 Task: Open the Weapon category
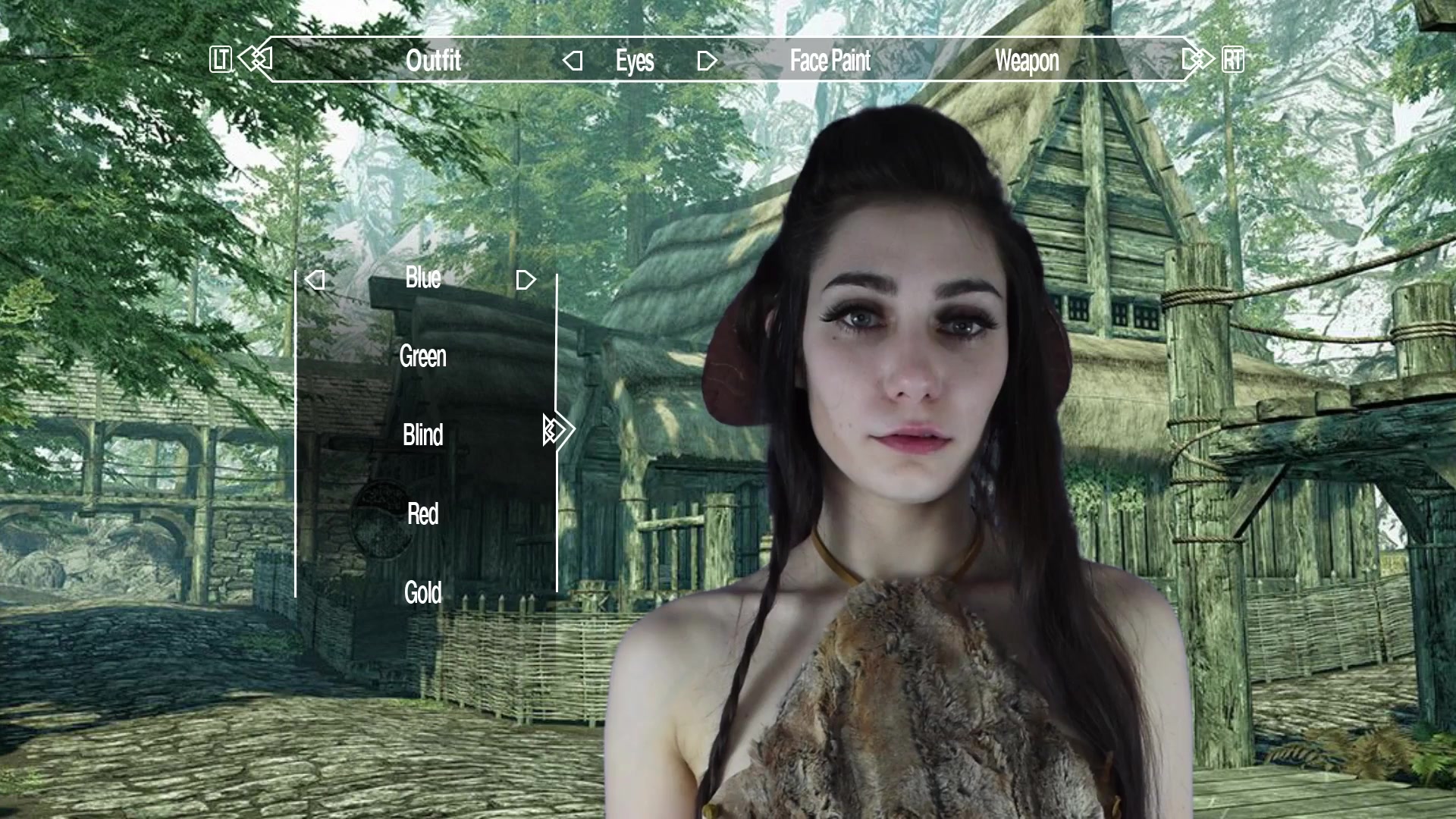1027,61
